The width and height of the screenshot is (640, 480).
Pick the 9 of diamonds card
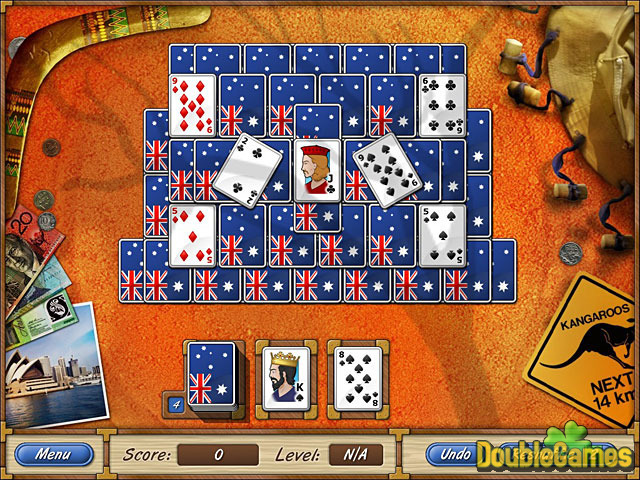coord(192,104)
